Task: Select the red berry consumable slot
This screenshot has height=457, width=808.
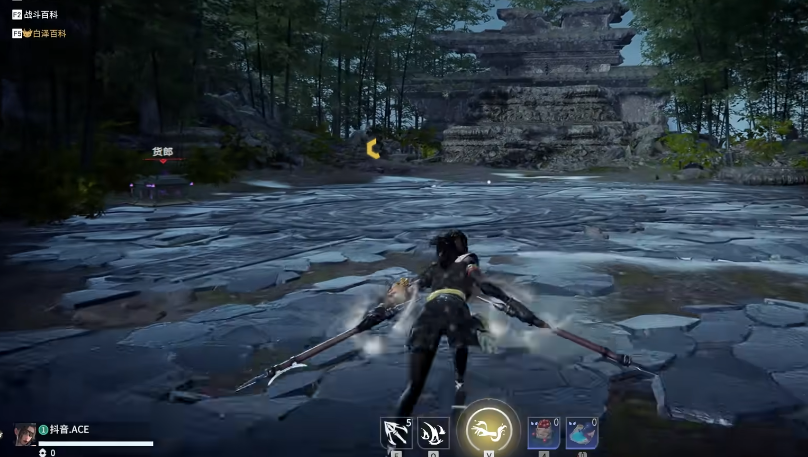Action: pos(543,433)
